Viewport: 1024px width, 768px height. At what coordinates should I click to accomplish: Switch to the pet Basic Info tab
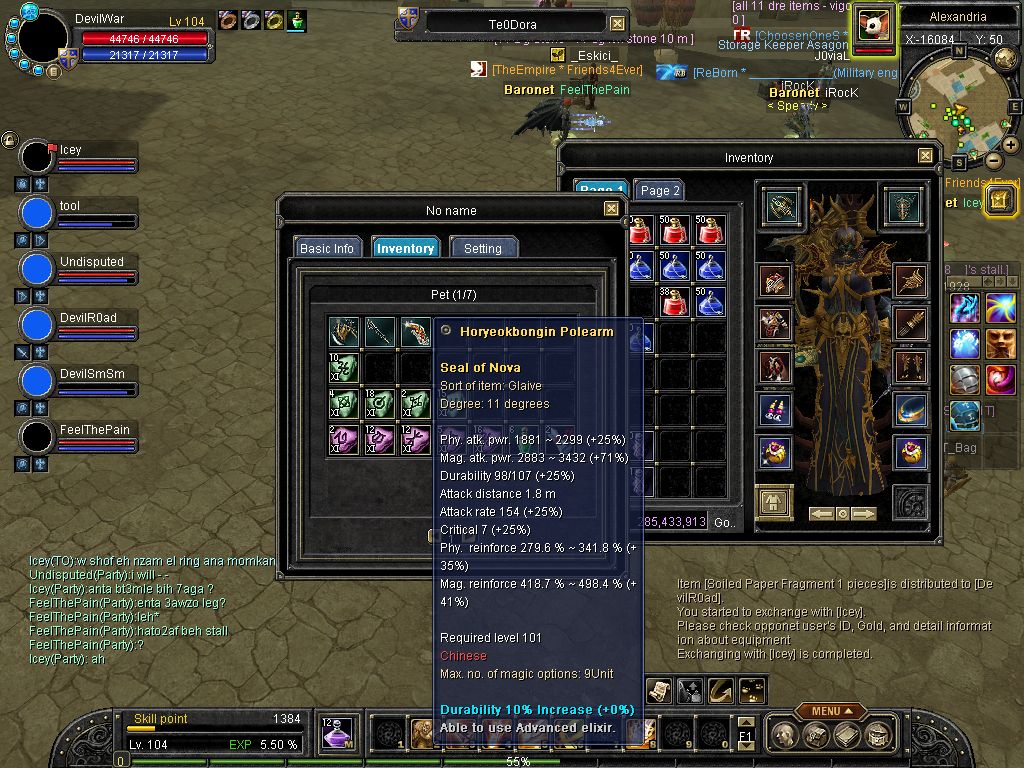coord(327,248)
